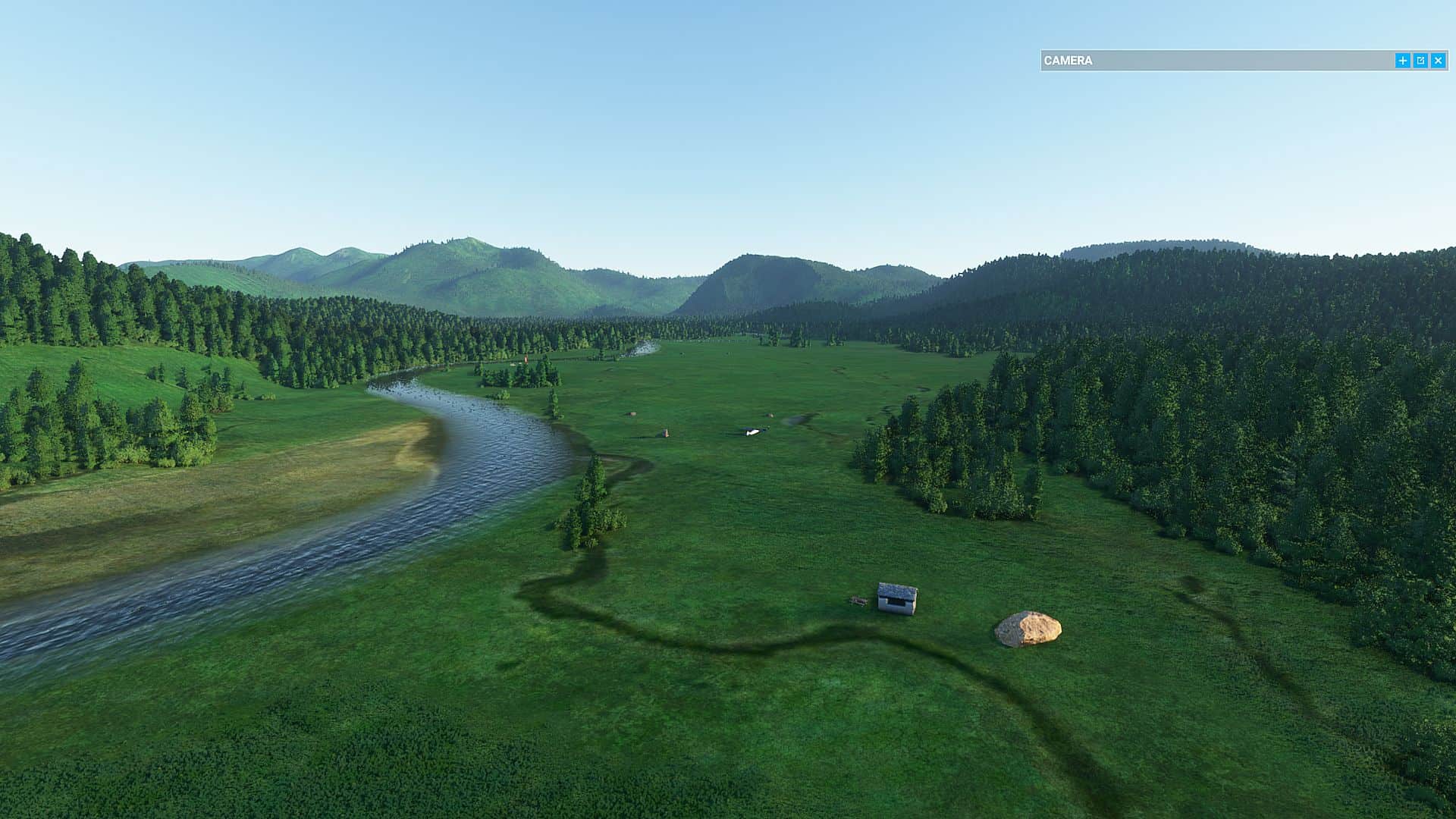Viewport: 1456px width, 819px height.
Task: Expand the Camera panel with the plus button
Action: coord(1402,61)
